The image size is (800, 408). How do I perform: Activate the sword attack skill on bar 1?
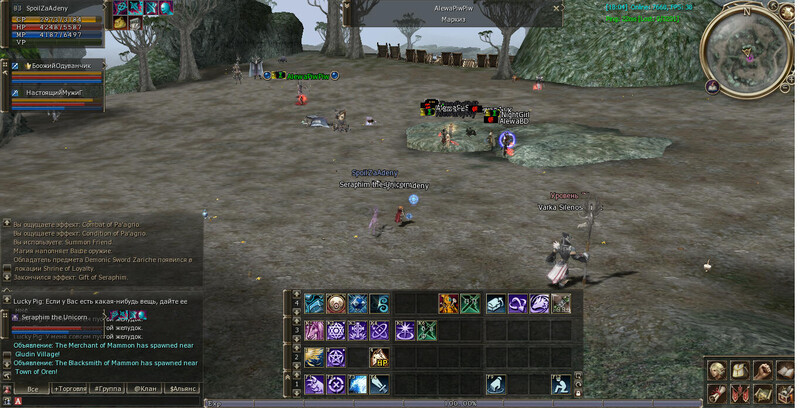[381, 383]
